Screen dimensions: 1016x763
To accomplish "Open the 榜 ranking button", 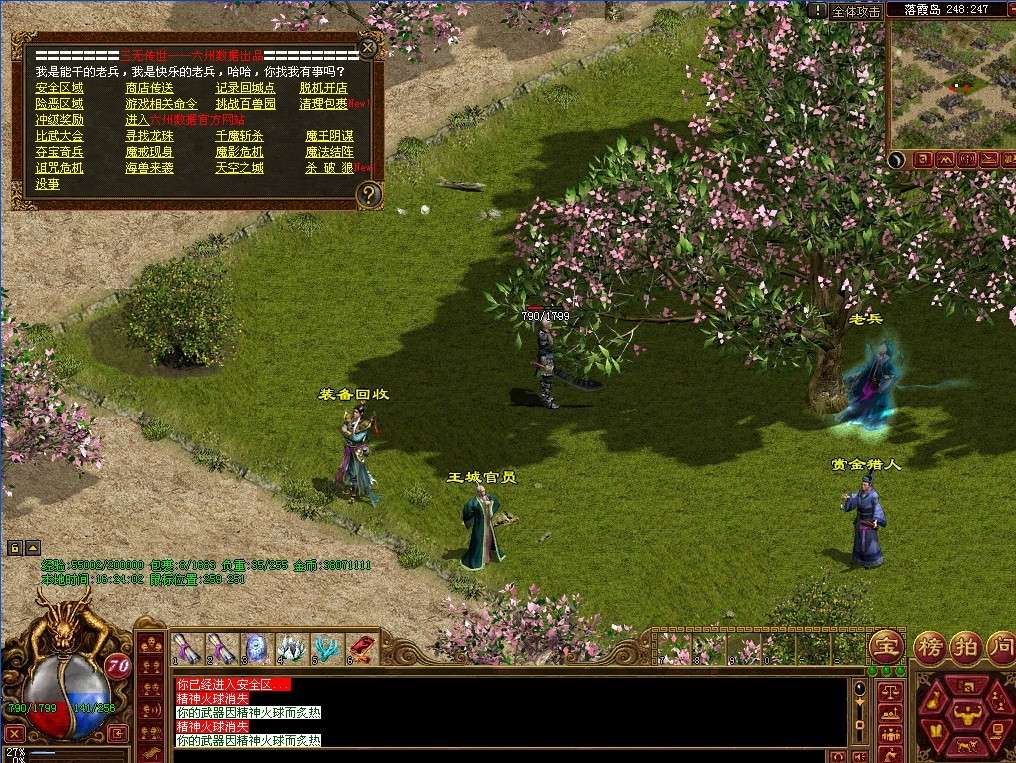I will coord(931,646).
